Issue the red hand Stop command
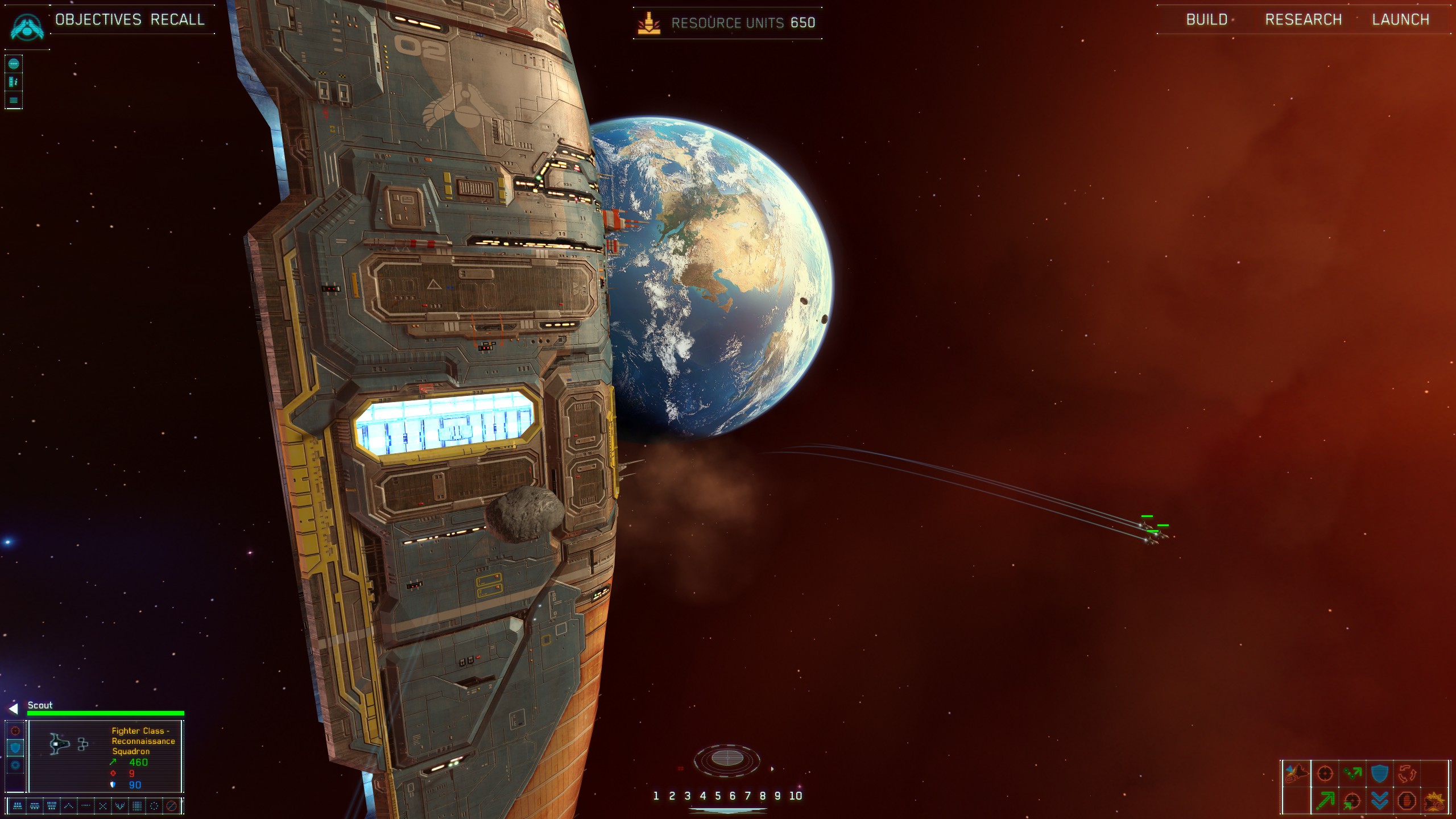The image size is (1456, 819). (x=1407, y=801)
